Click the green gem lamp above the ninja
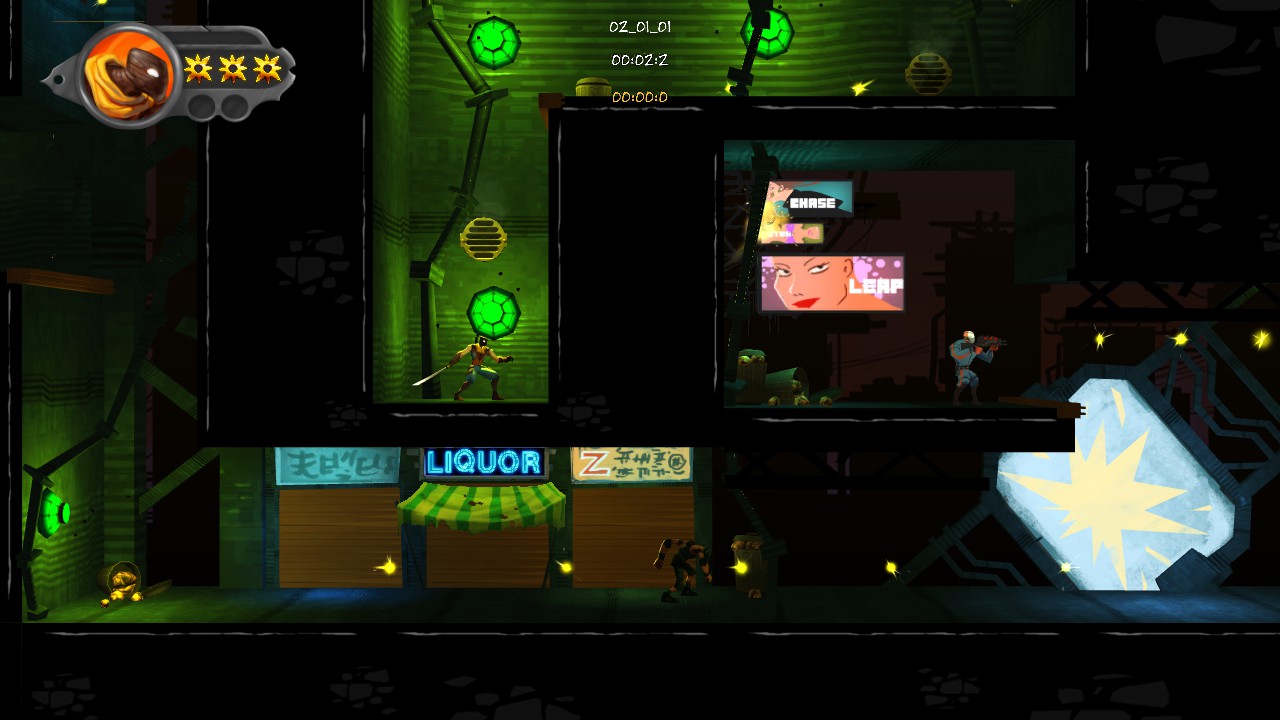This screenshot has width=1280, height=720. (494, 313)
